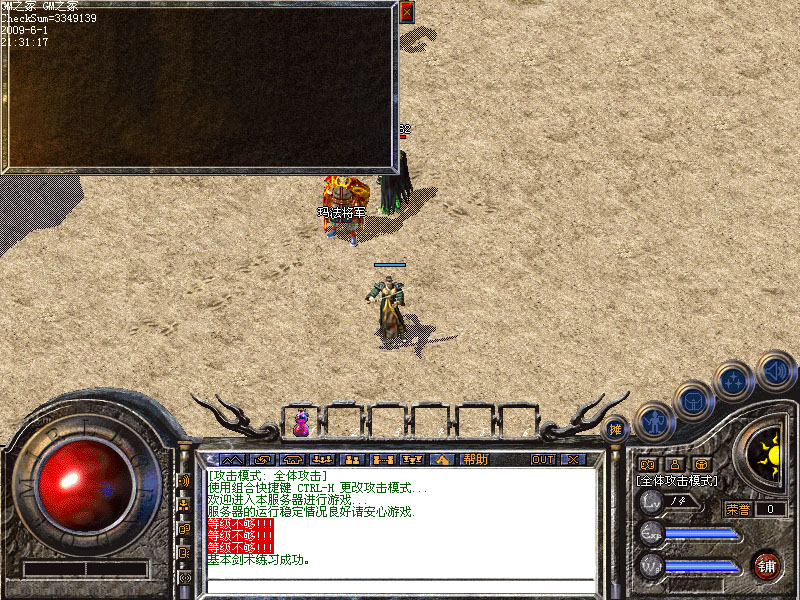Image resolution: width=800 pixels, height=600 pixels.
Task: Close the GM info panel
Action: pyautogui.click(x=406, y=12)
